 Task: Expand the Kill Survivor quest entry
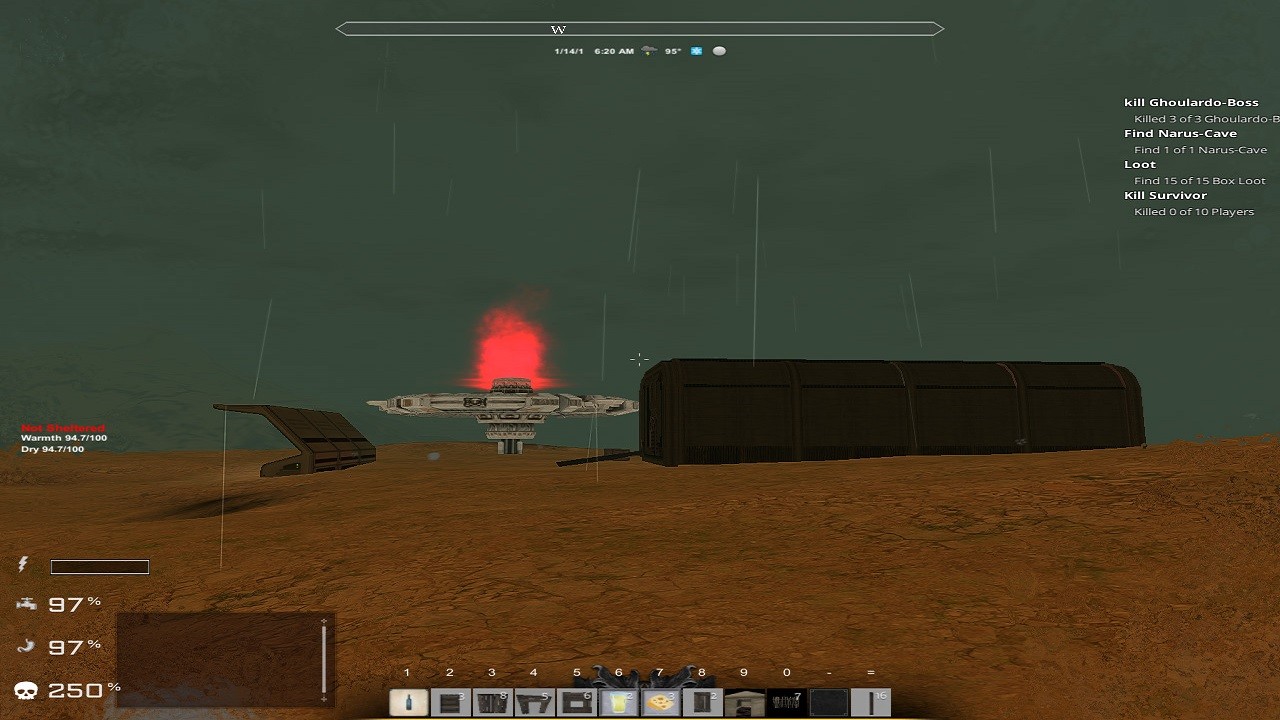[1164, 194]
